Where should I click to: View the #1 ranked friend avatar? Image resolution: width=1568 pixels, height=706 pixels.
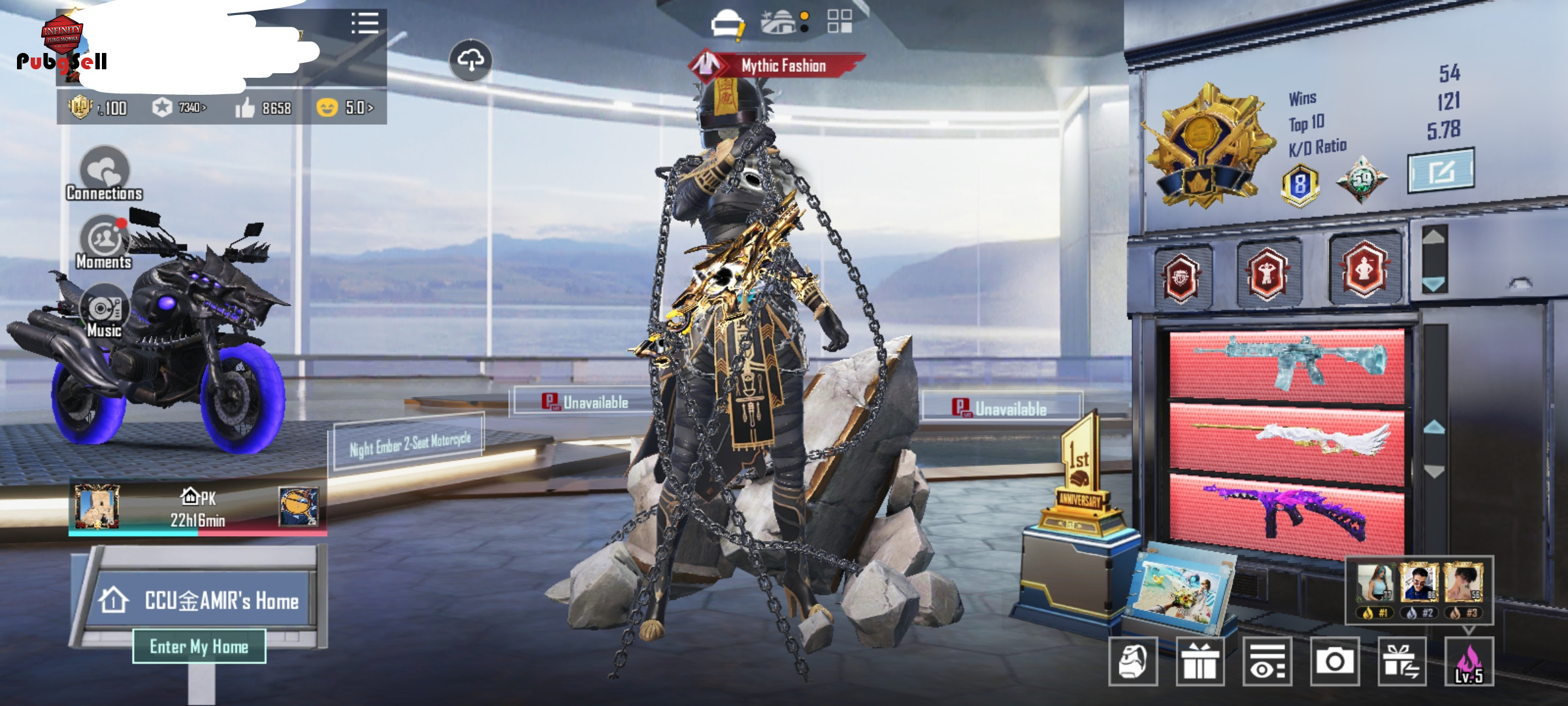point(1375,583)
